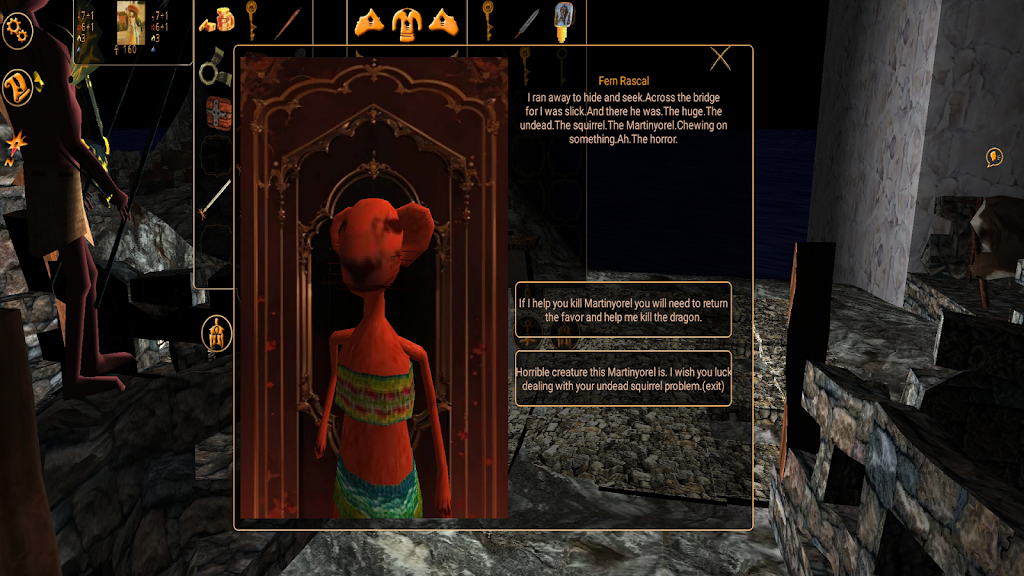The image size is (1024, 576).
Task: Select the sword in the side inventory
Action: [x=214, y=201]
